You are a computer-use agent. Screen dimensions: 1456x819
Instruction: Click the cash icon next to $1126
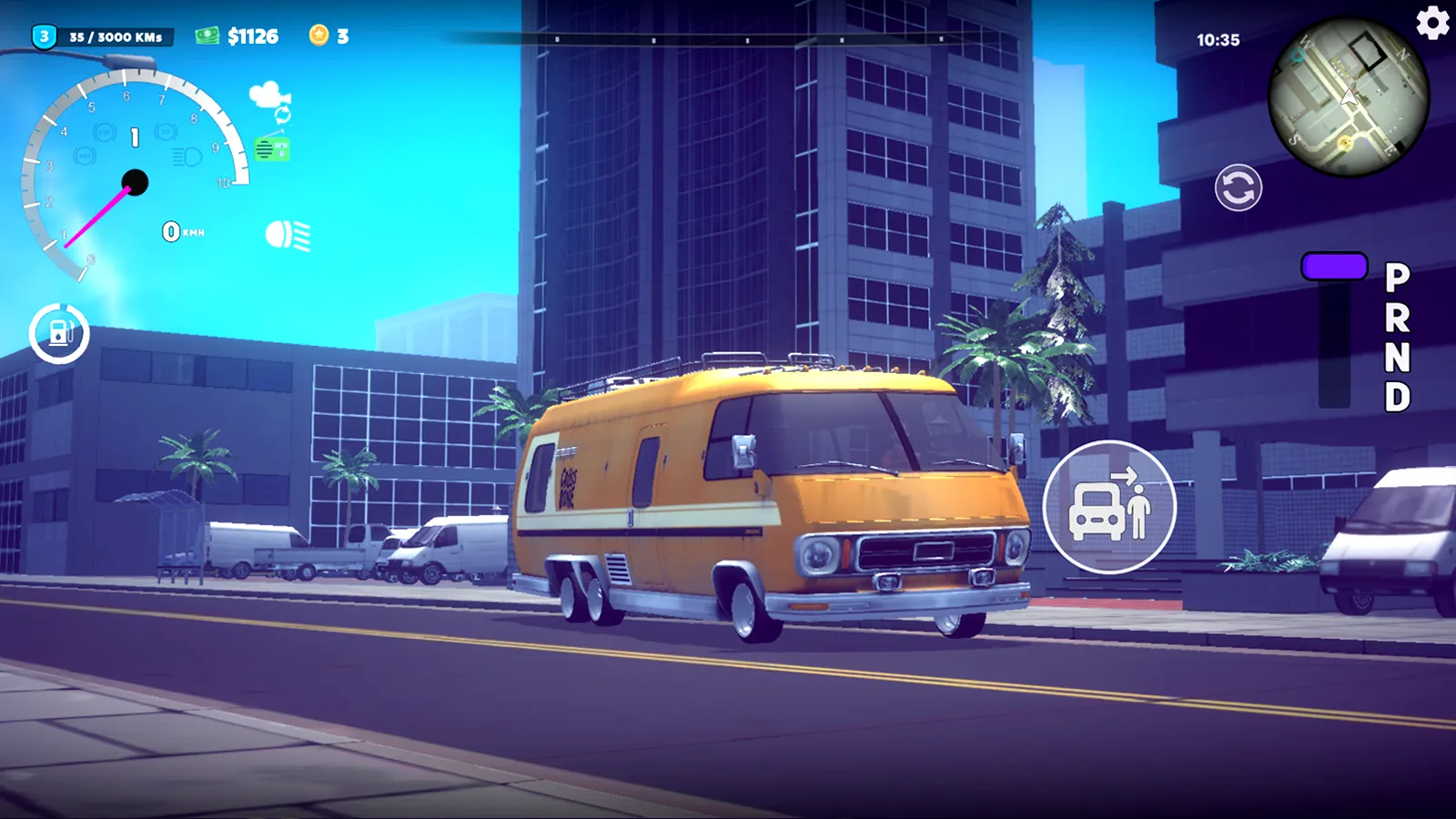208,35
